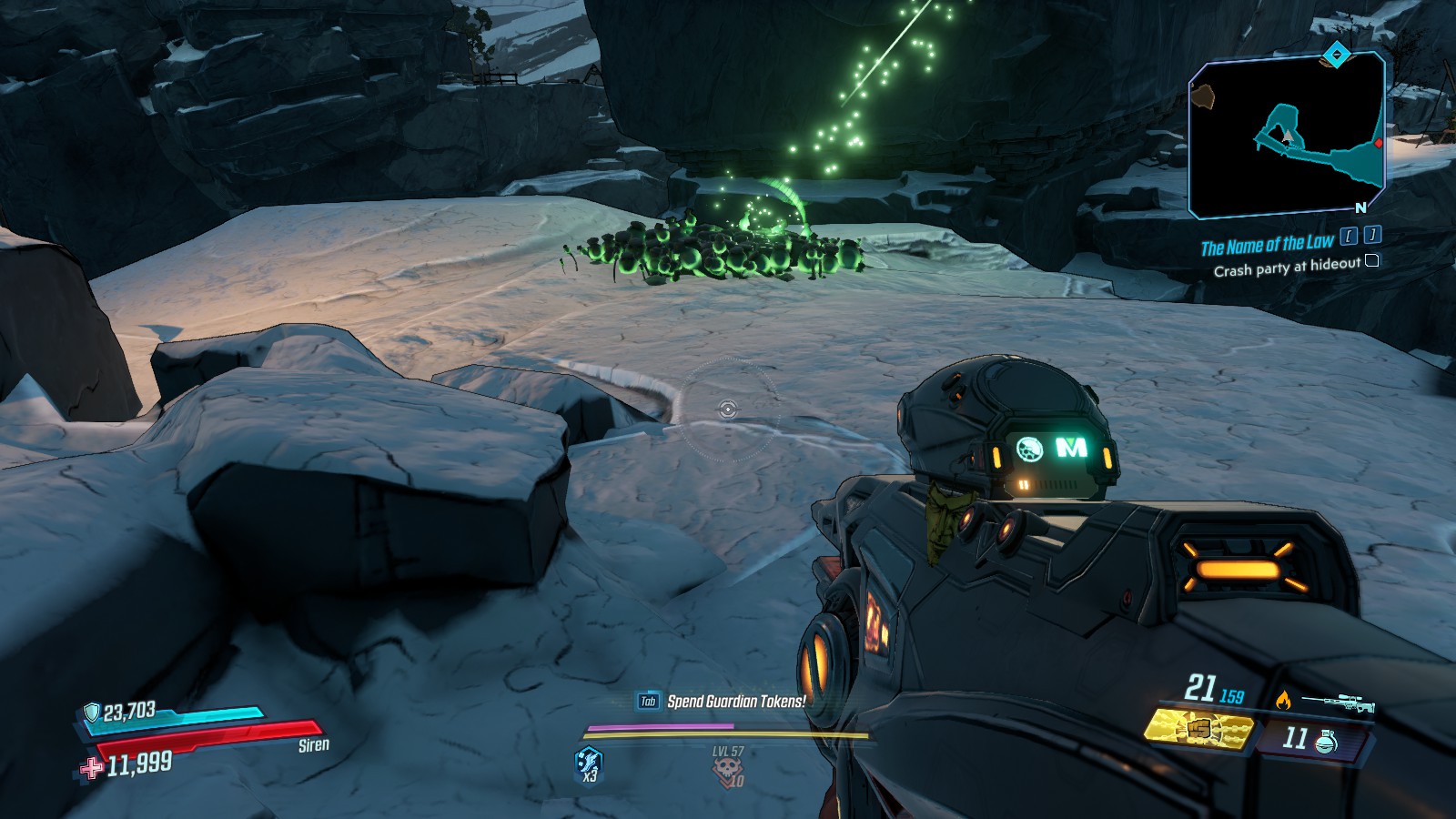1456x819 pixels.
Task: Tick the Crash party at hideout objective box
Action: (1372, 261)
